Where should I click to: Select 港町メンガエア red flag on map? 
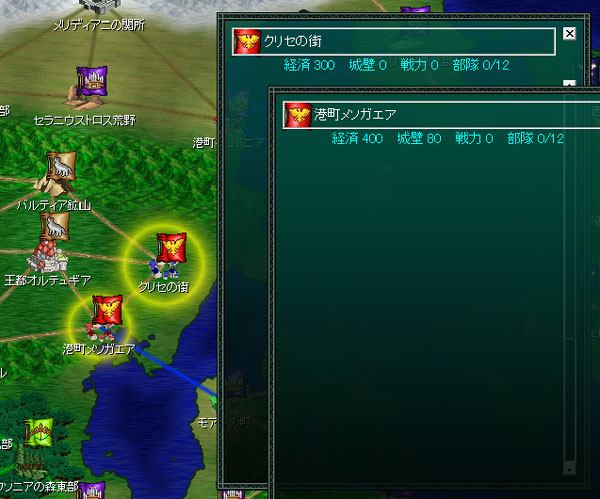click(x=106, y=309)
